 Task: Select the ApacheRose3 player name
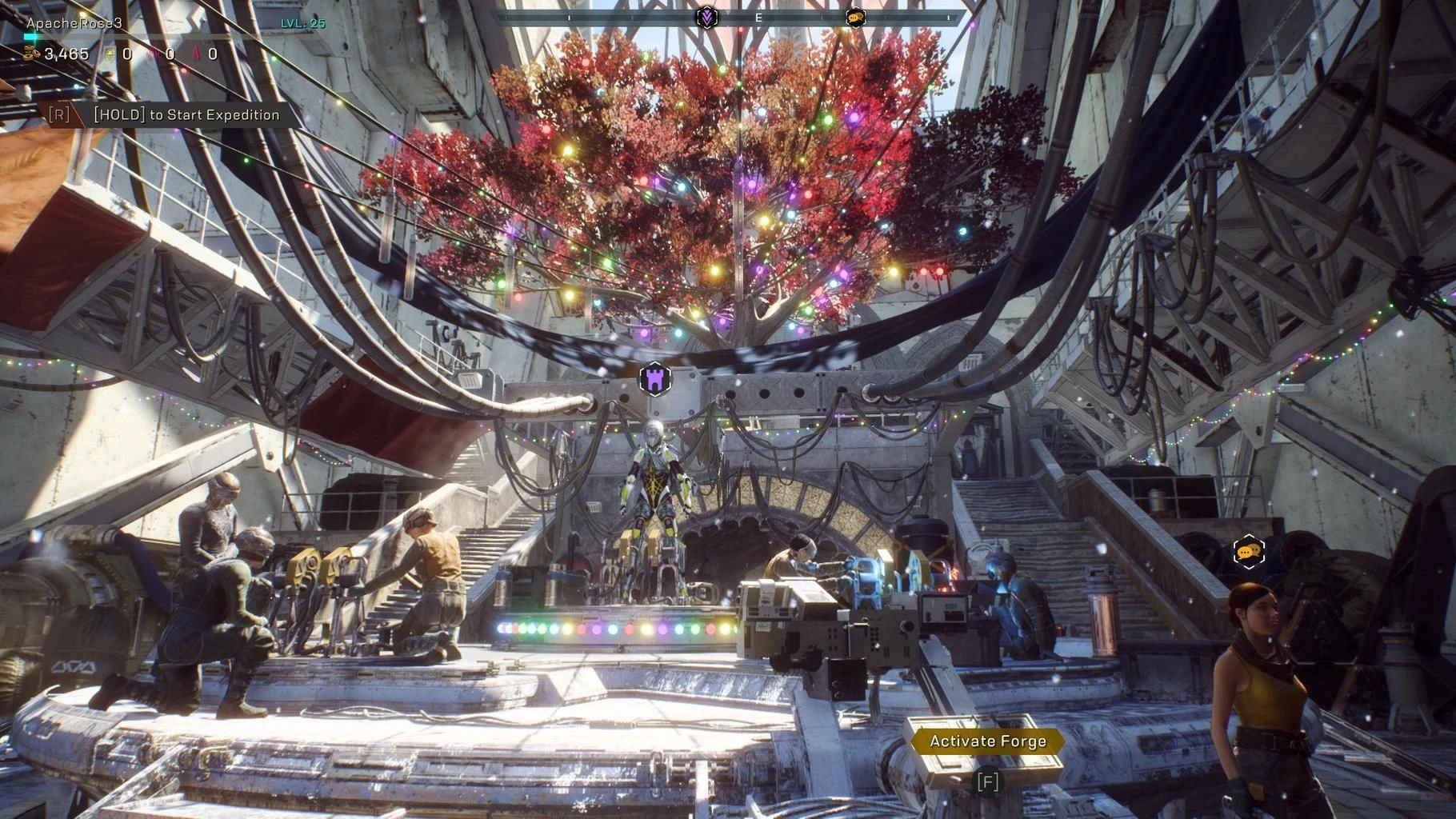74,23
